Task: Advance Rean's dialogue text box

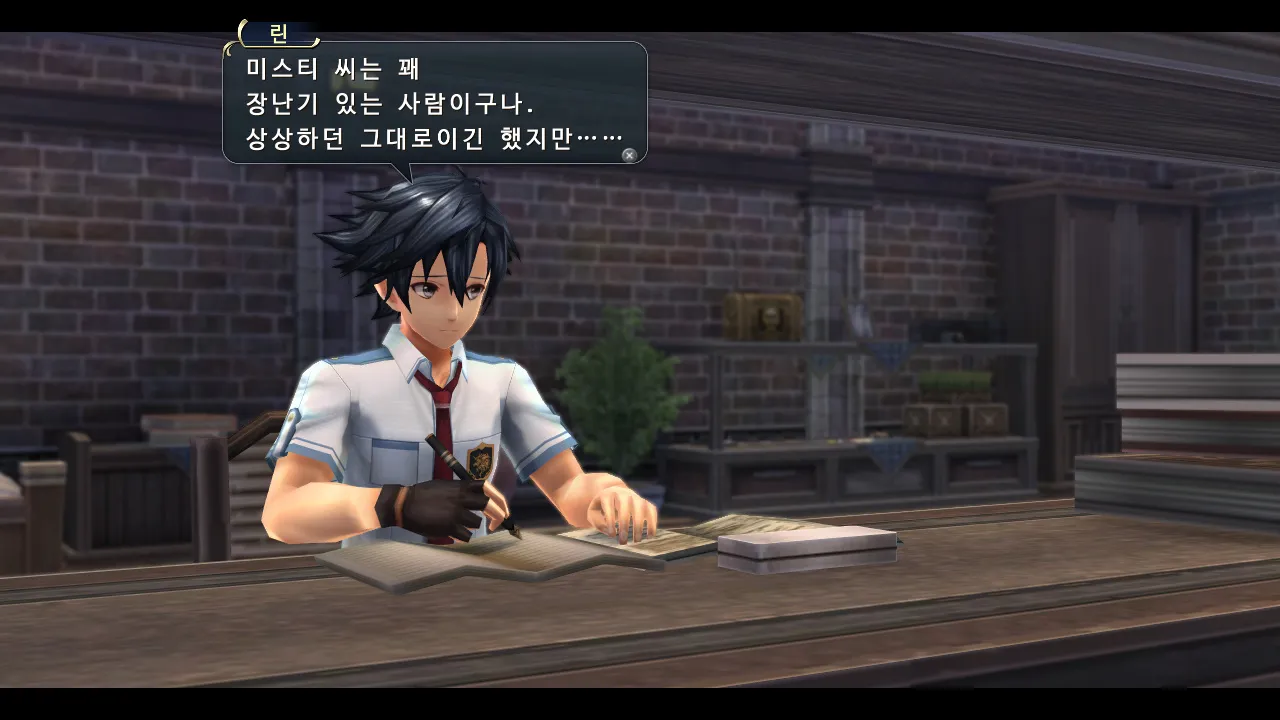Action: [x=434, y=102]
